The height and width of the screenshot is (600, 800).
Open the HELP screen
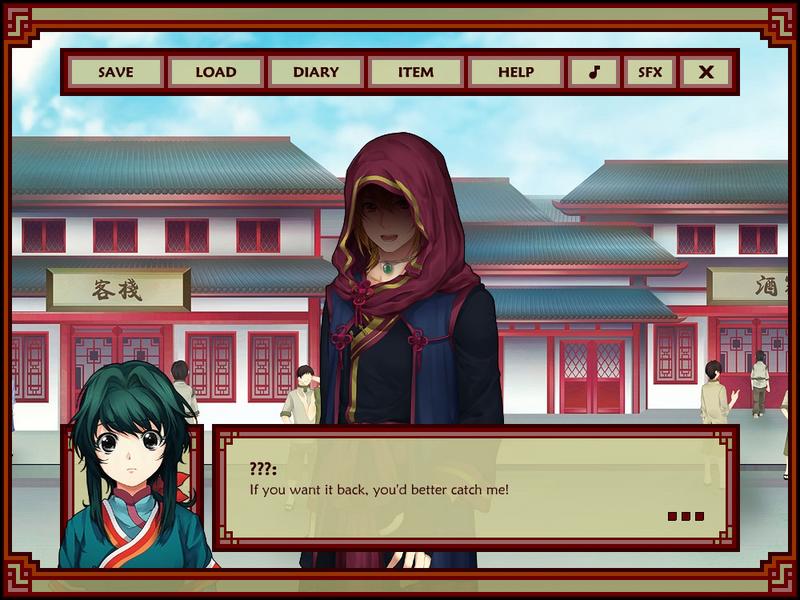(x=516, y=72)
